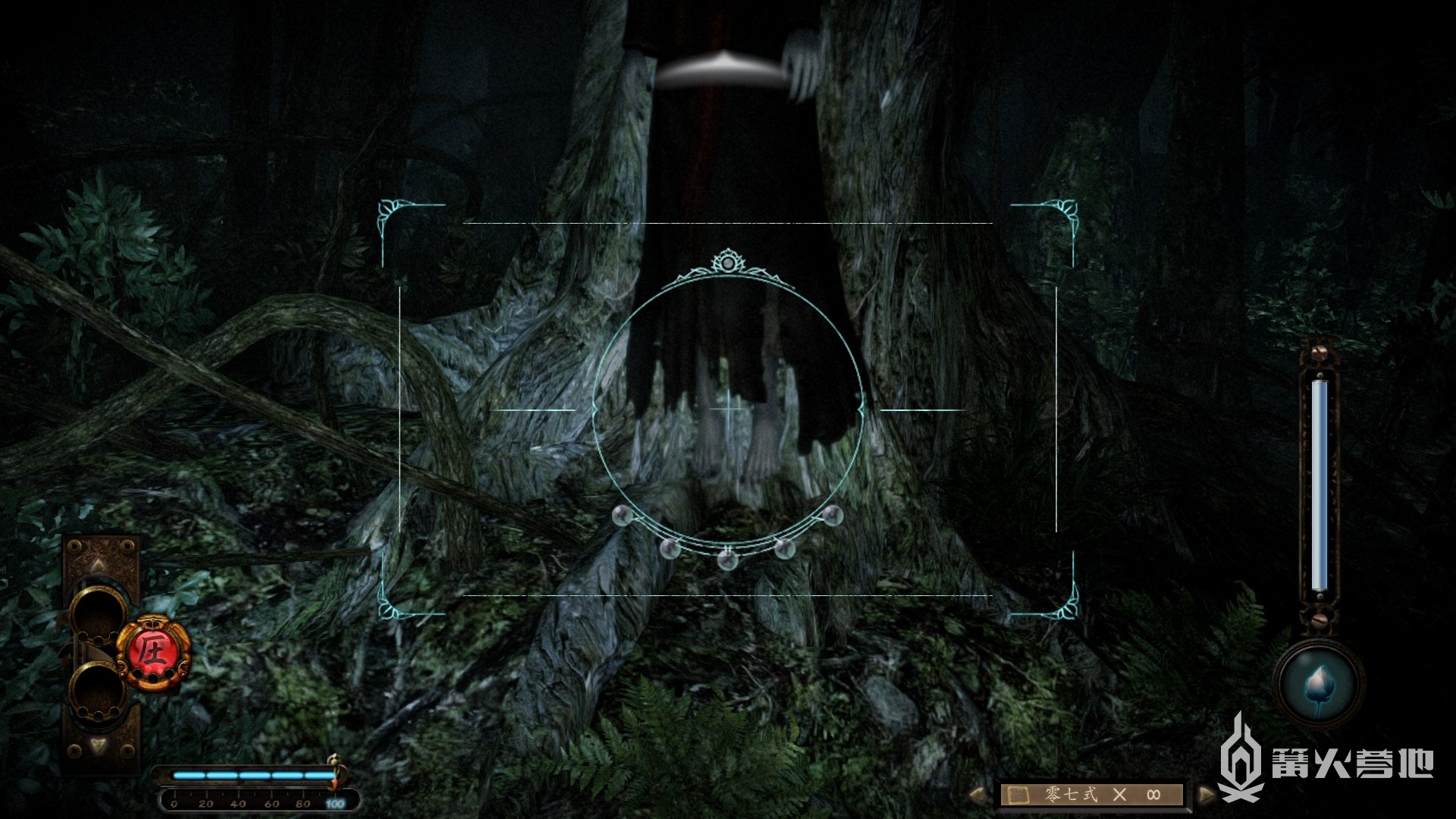
Task: Switch to the previous film type
Action: coord(980,795)
